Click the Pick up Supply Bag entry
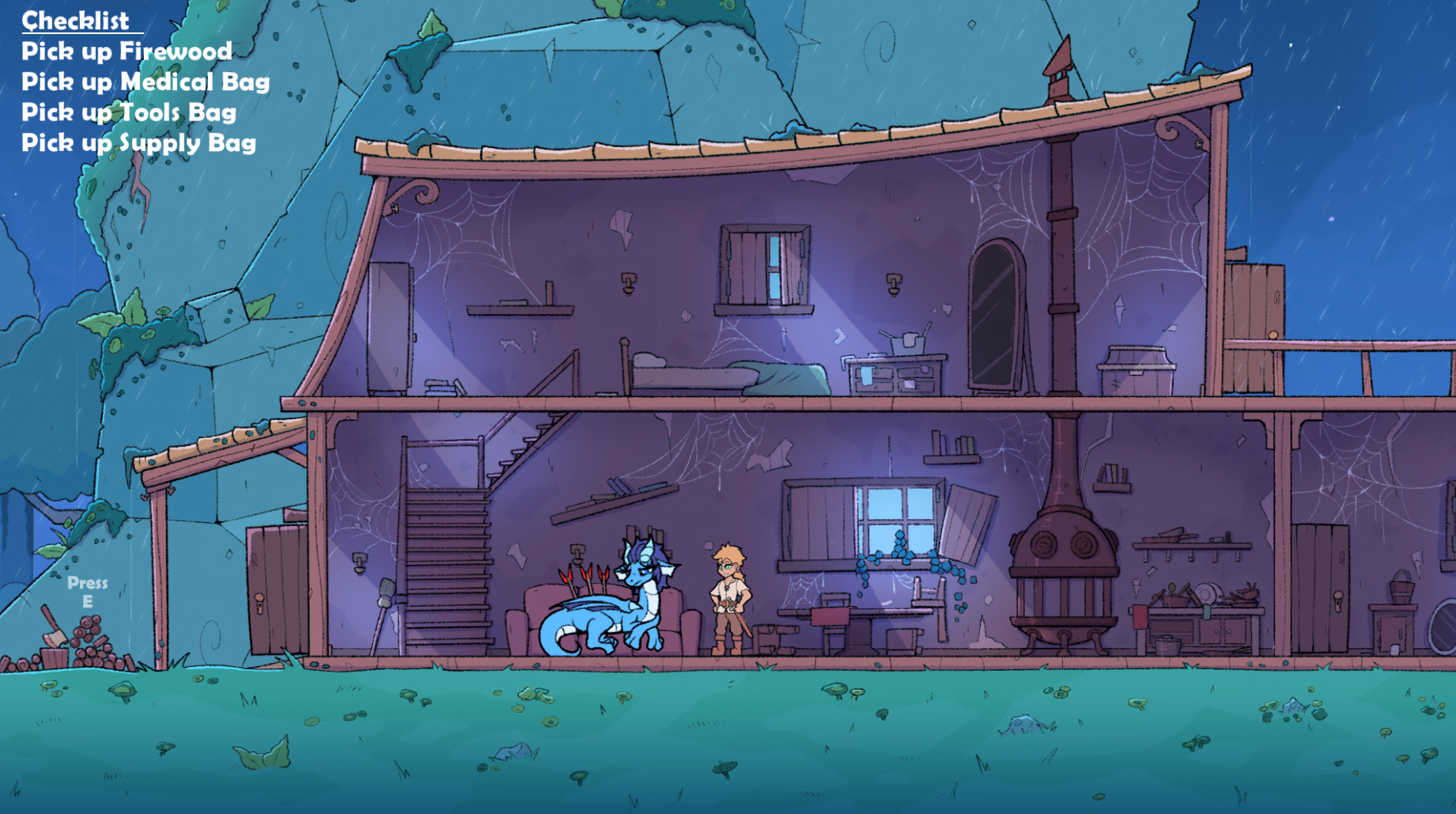 tap(138, 142)
